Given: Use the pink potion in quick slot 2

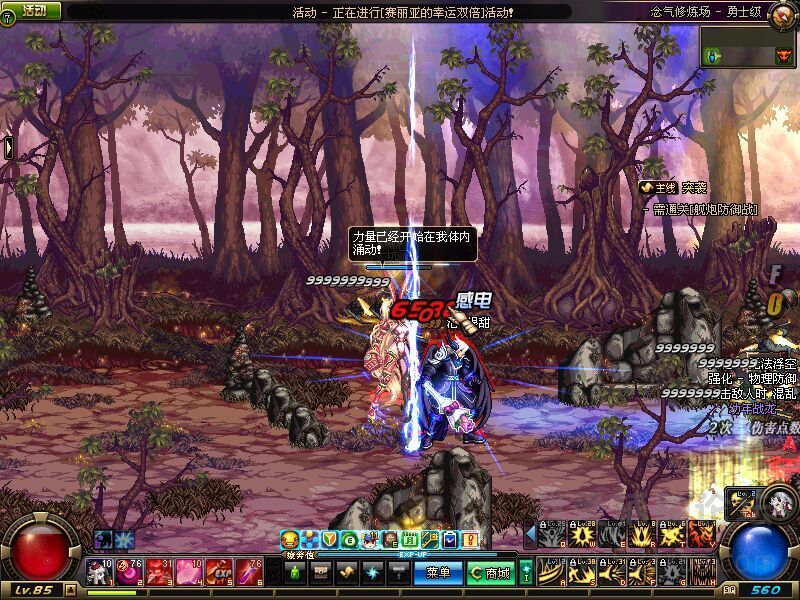Looking at the screenshot, I should point(130,572).
